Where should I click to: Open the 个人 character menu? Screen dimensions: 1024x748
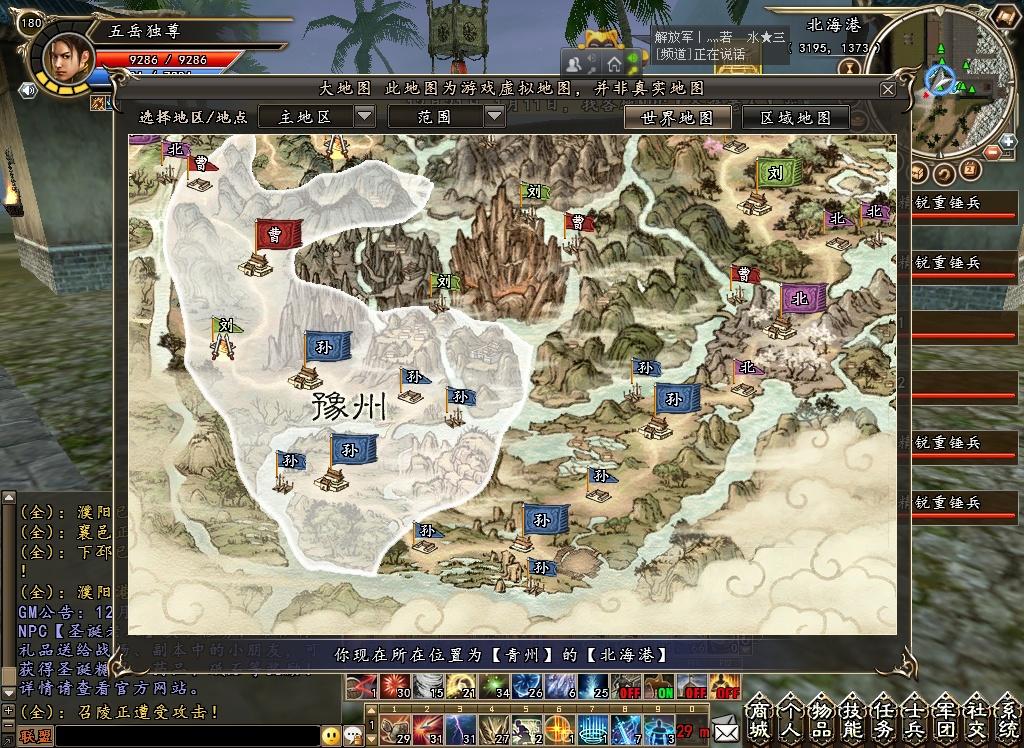point(791,716)
